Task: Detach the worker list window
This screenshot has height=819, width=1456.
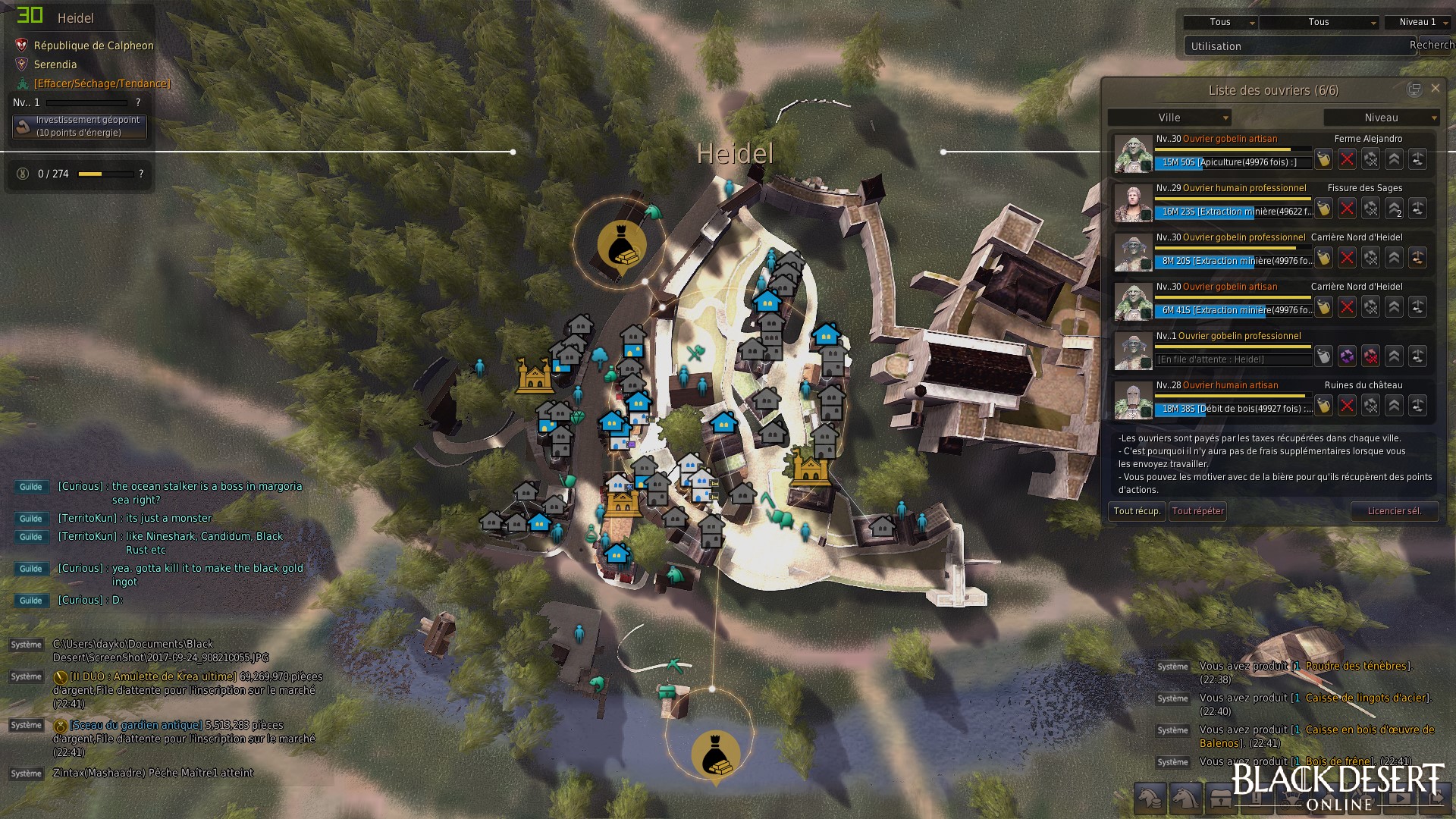Action: click(x=1414, y=89)
